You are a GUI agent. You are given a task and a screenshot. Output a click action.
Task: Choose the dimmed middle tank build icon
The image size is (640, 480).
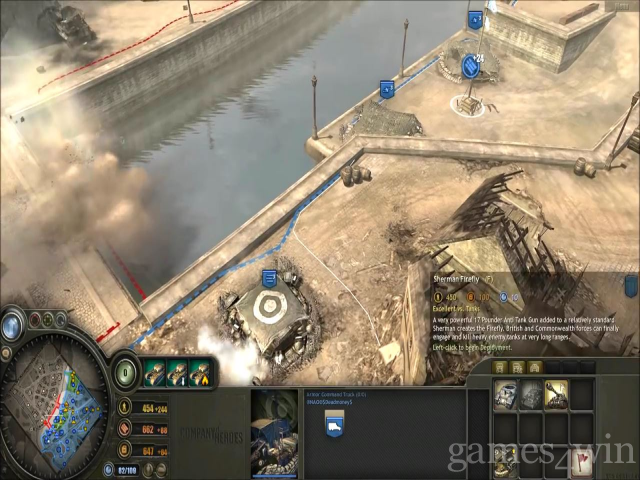pyautogui.click(x=531, y=393)
